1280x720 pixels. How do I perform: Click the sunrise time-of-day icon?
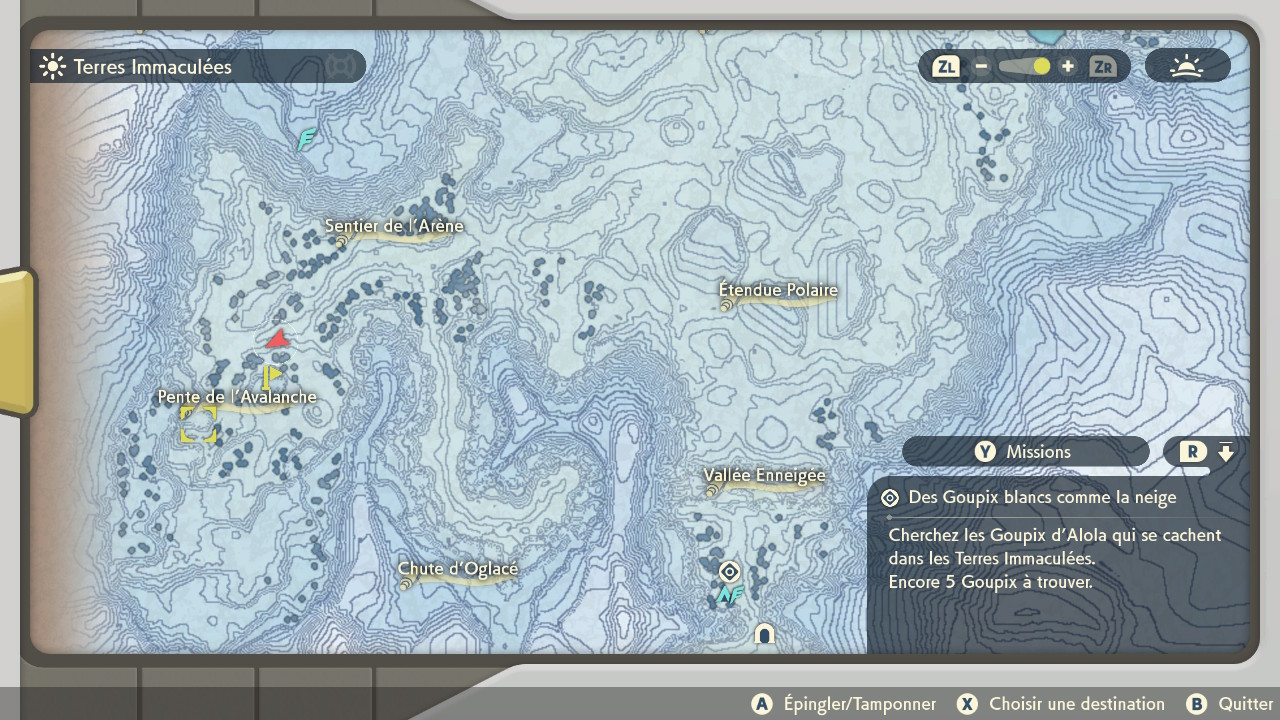pos(1187,67)
